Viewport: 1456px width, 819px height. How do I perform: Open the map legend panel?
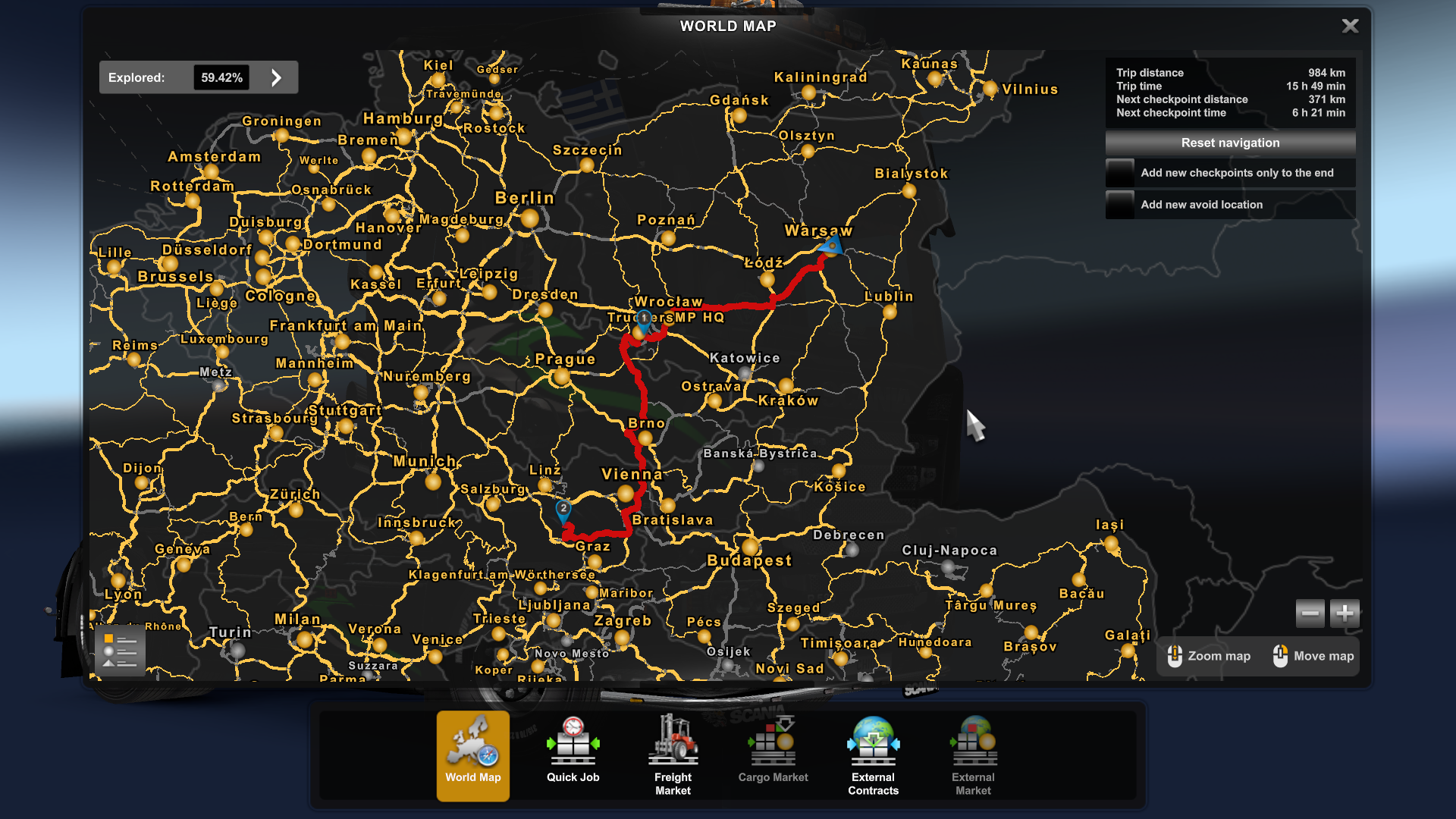[121, 650]
